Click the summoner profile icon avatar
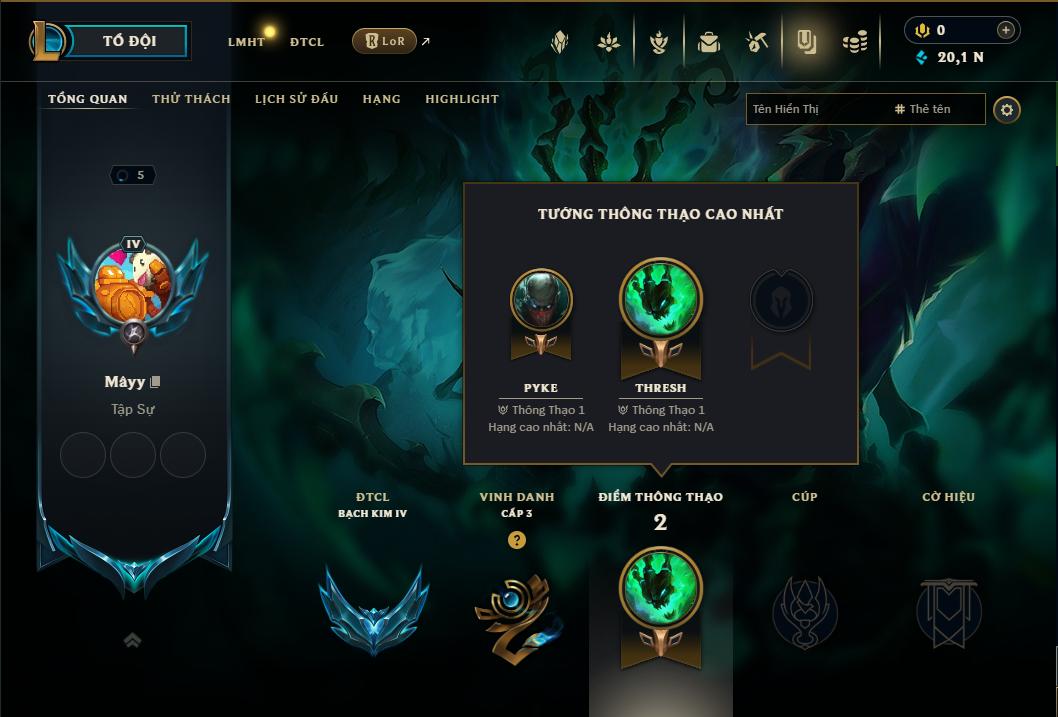The width and height of the screenshot is (1058, 717). point(132,284)
